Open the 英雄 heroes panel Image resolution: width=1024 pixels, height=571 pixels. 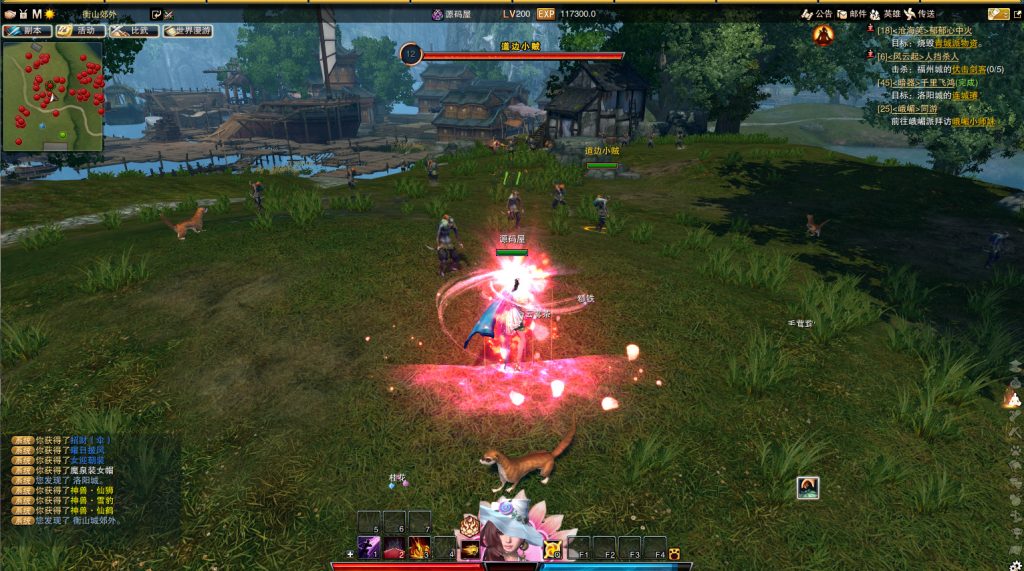885,14
